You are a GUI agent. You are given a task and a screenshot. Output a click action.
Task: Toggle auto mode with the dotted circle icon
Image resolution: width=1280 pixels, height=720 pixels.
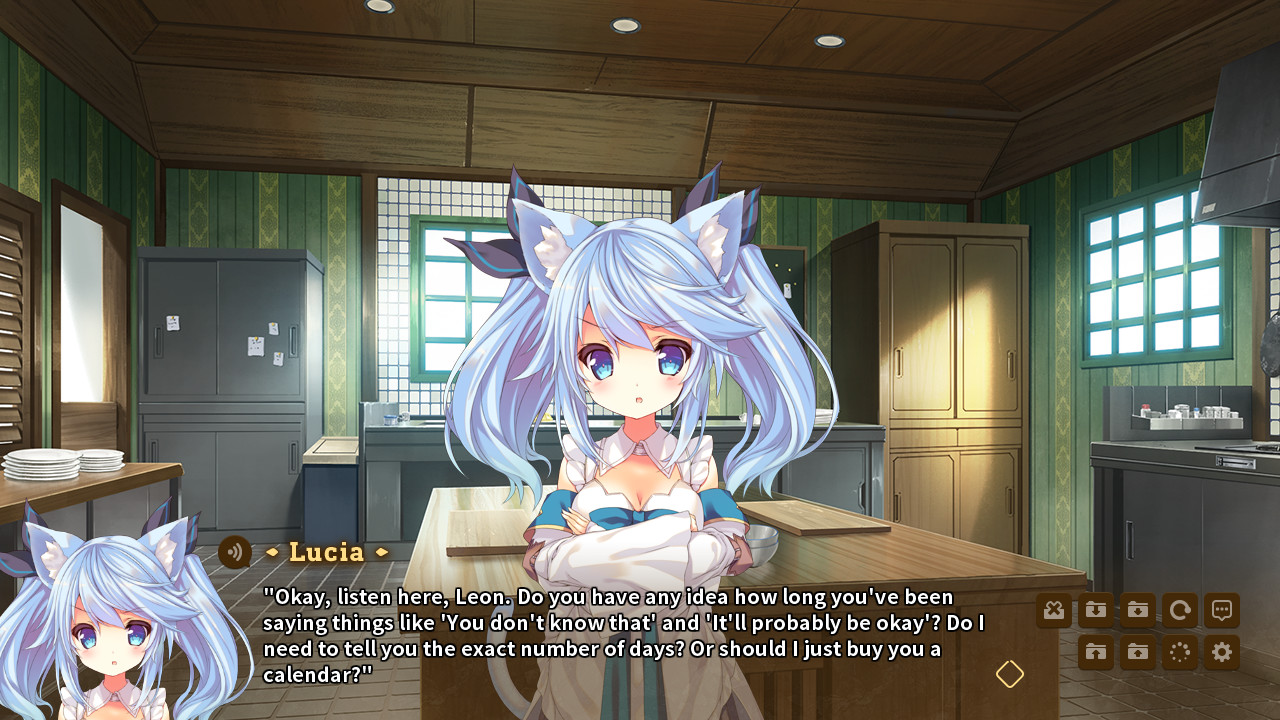(1180, 653)
